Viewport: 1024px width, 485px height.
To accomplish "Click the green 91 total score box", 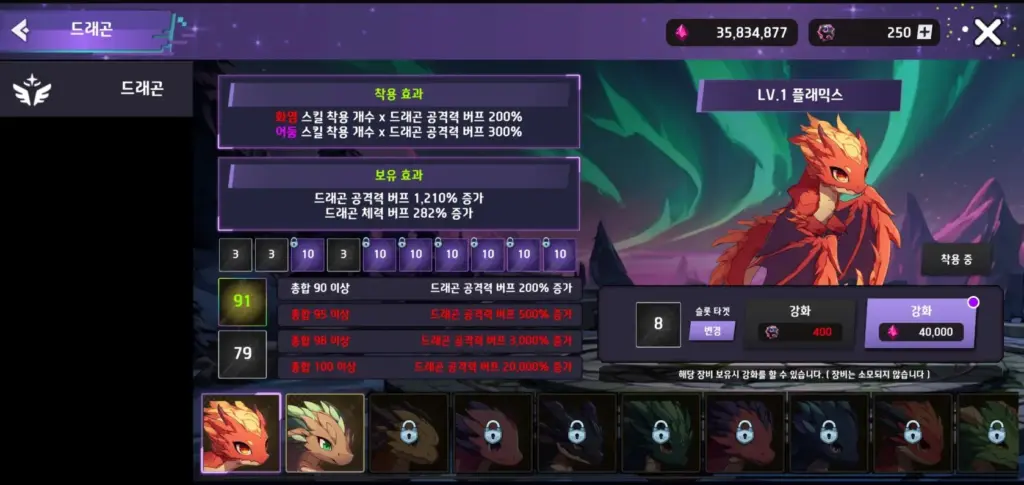I will pos(242,302).
